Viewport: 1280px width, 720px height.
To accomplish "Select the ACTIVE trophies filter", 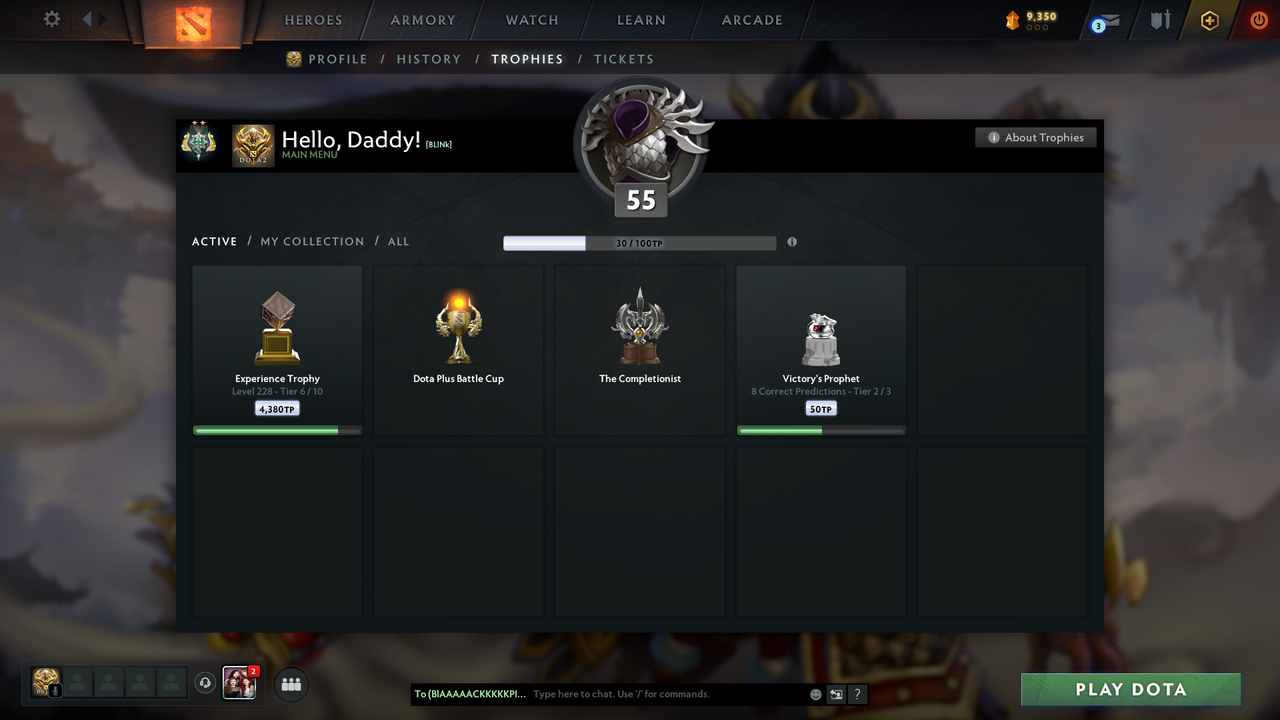I will pos(214,241).
